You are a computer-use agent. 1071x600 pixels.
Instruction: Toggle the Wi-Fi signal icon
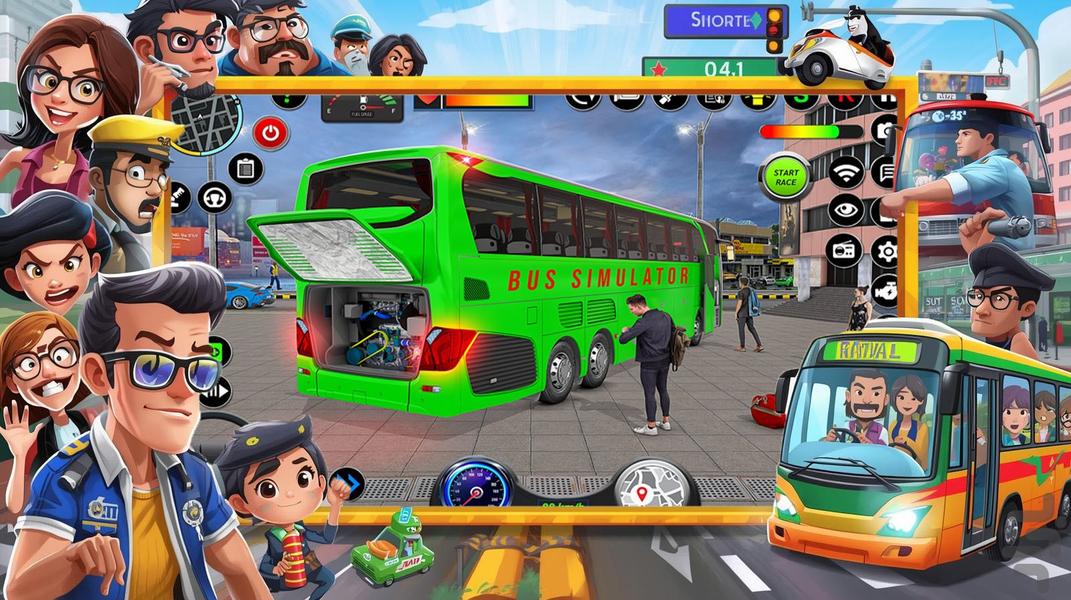(846, 171)
